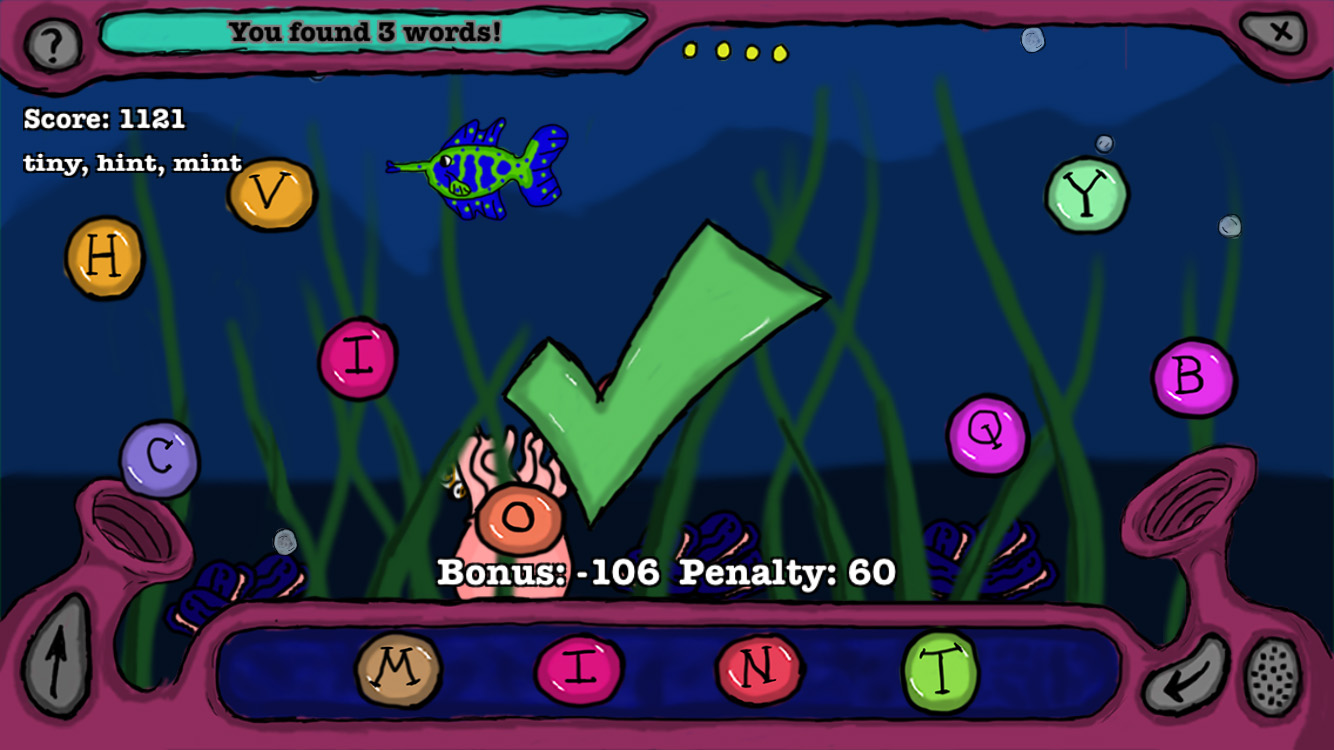The height and width of the screenshot is (750, 1334).
Task: Remove the brown M from the word tray
Action: pos(398,668)
